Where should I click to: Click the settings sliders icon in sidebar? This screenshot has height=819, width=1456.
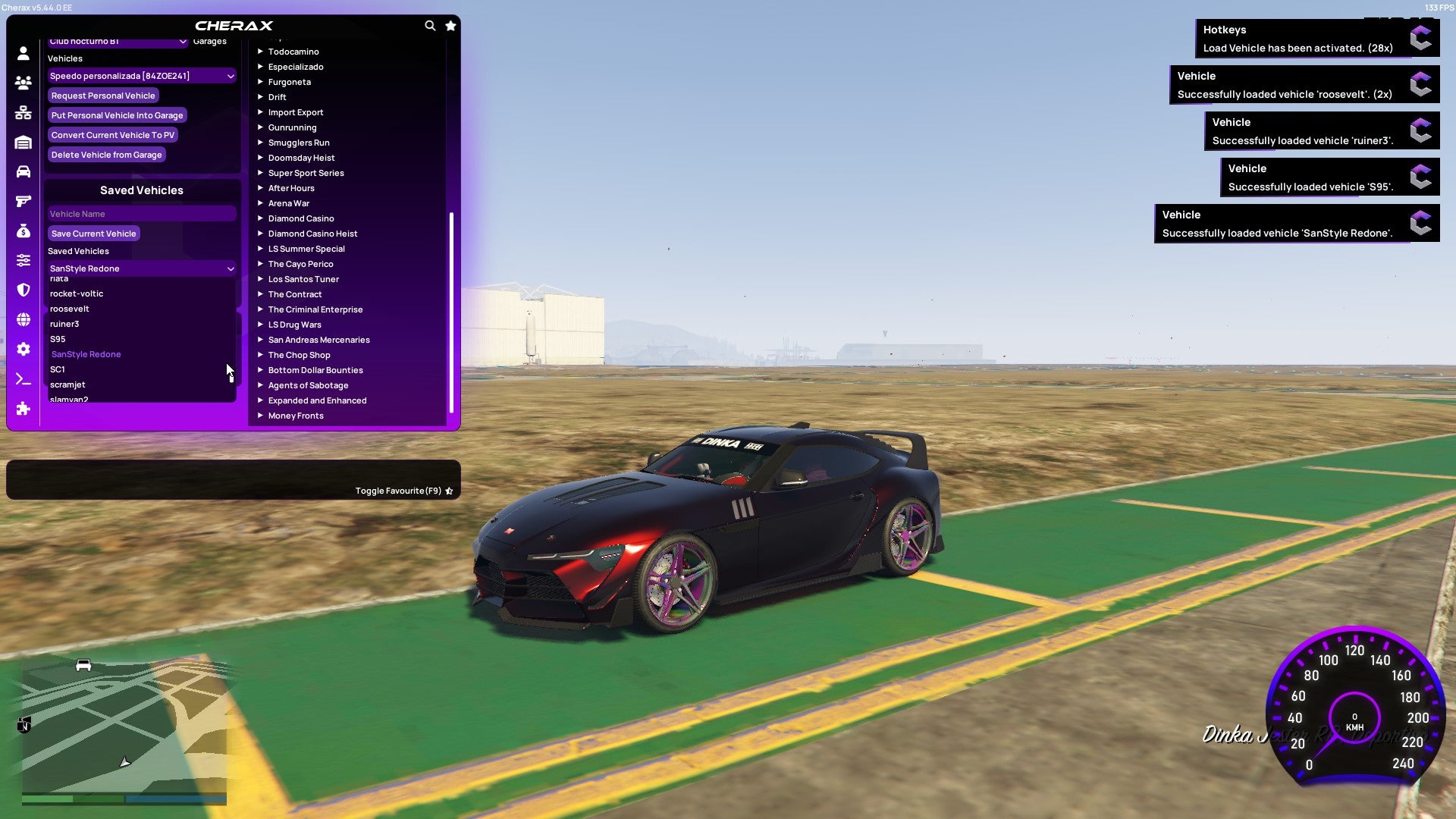23,259
